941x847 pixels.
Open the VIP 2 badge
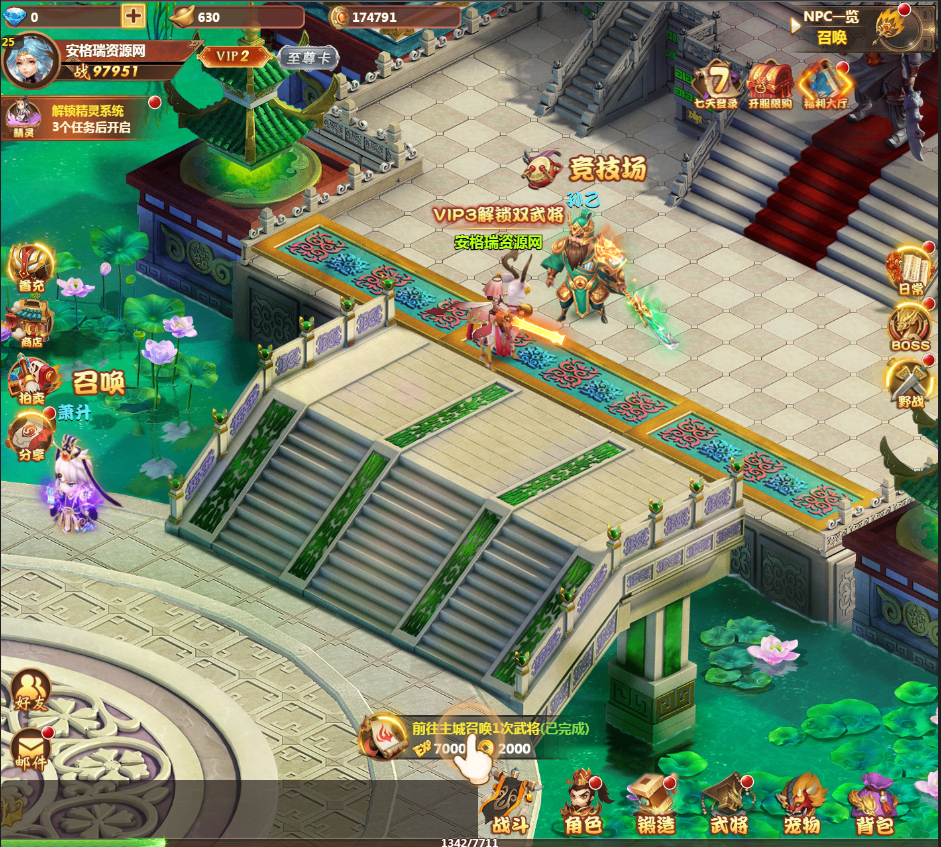pyautogui.click(x=232, y=56)
